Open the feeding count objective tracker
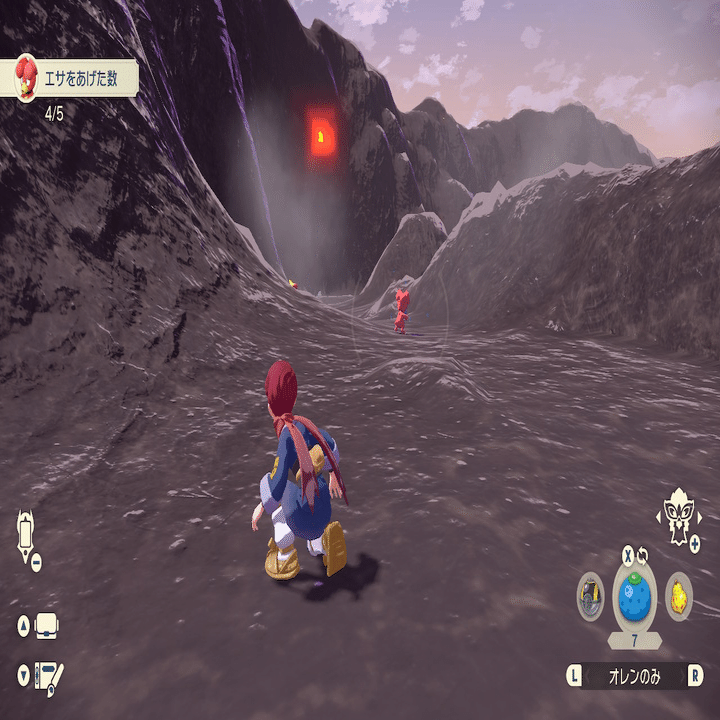This screenshot has height=720, width=720. coord(68,78)
